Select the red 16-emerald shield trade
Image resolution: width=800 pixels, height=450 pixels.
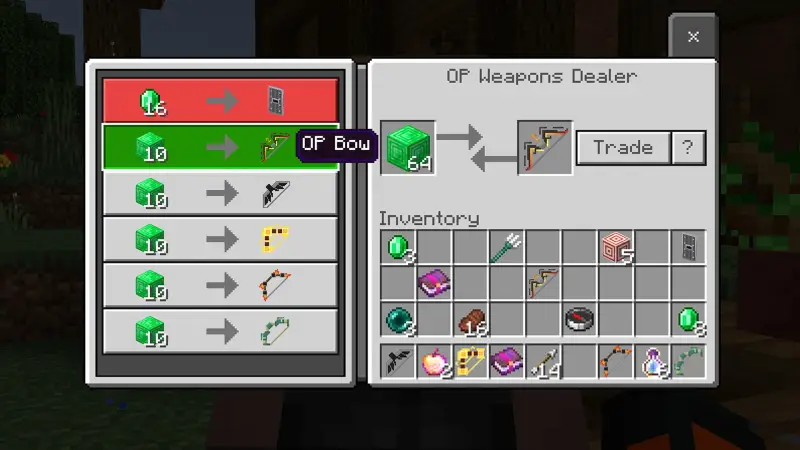point(220,101)
